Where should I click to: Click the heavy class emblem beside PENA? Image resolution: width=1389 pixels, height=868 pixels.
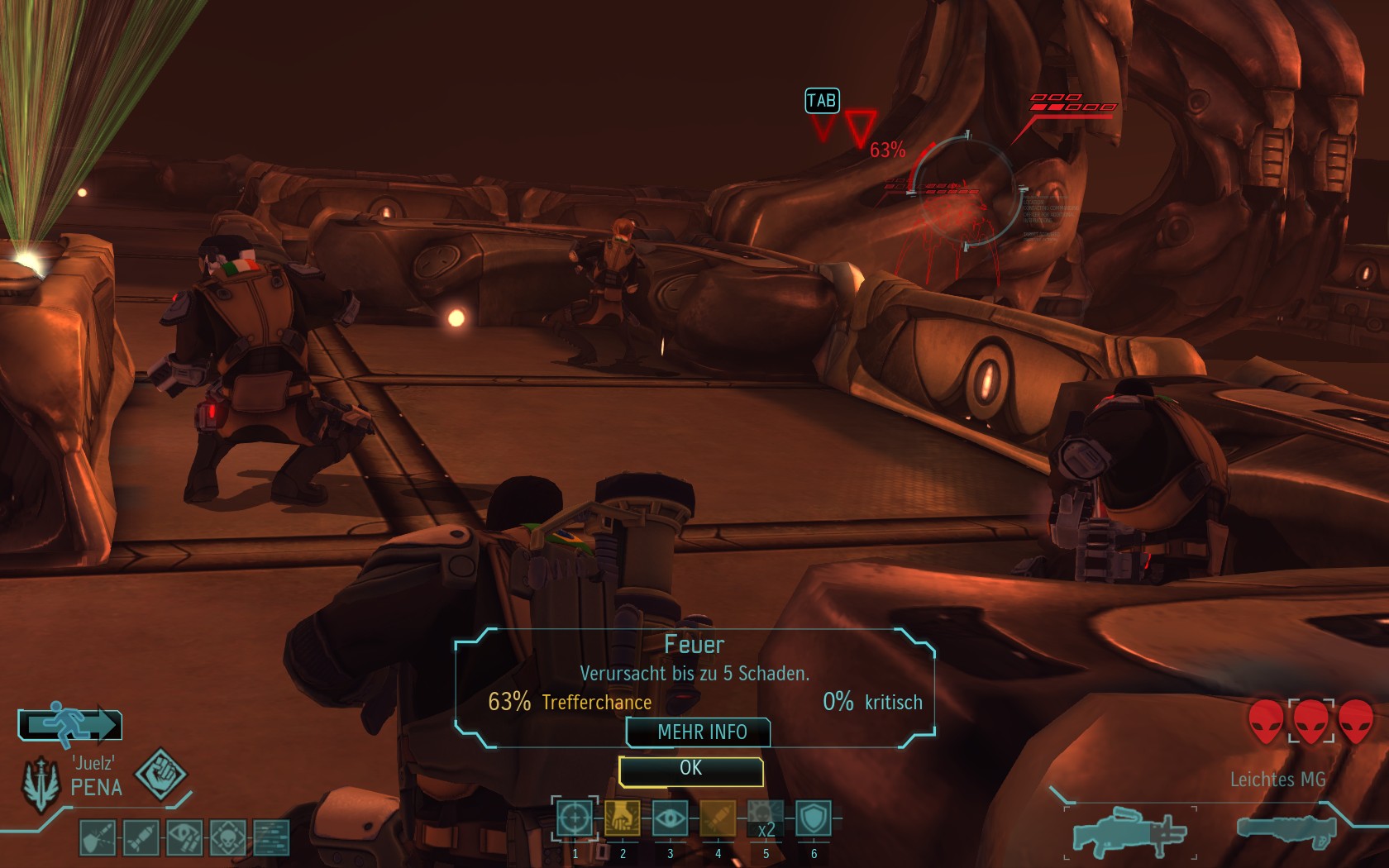41,782
